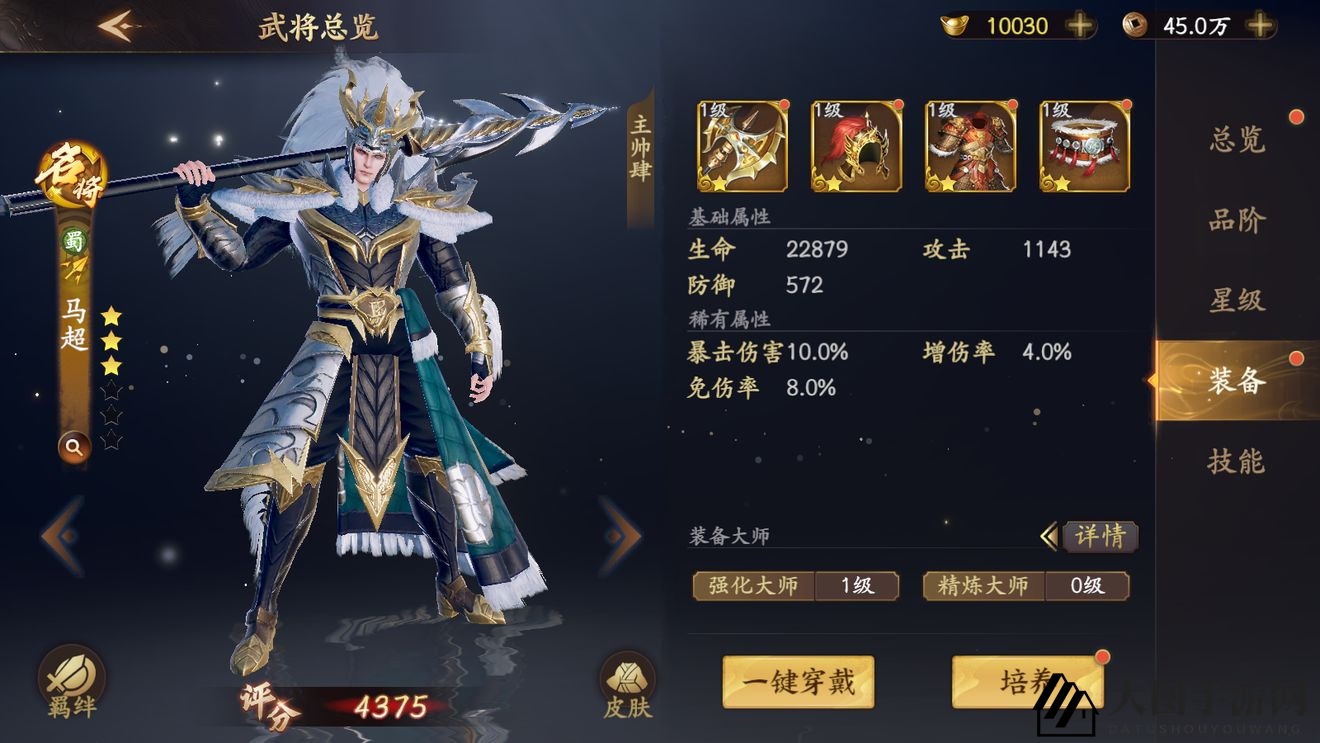Viewport: 1320px width, 743px height.
Task: Click the gold ingot currency icon
Action: pyautogui.click(x=956, y=25)
